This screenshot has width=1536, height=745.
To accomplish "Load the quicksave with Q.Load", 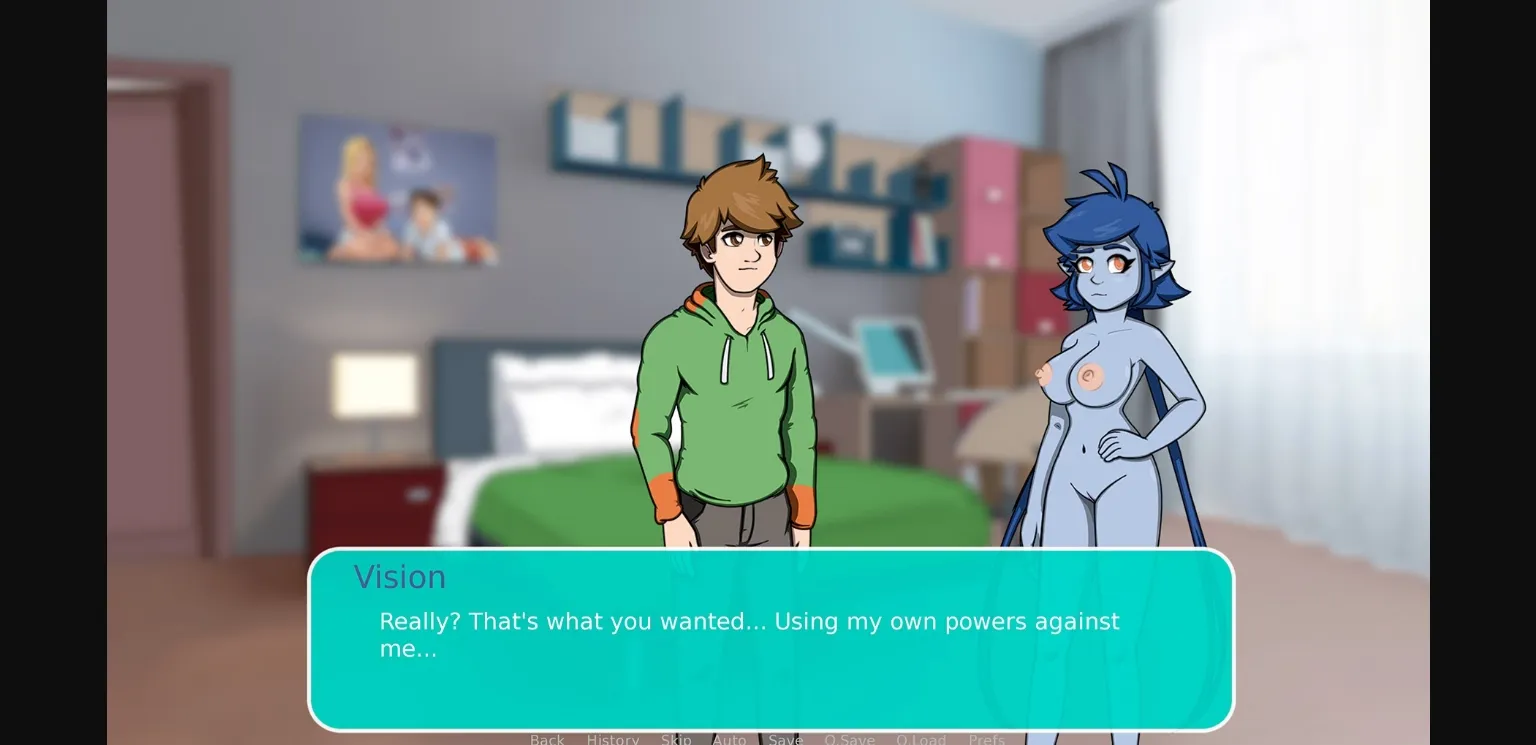I will pos(922,739).
